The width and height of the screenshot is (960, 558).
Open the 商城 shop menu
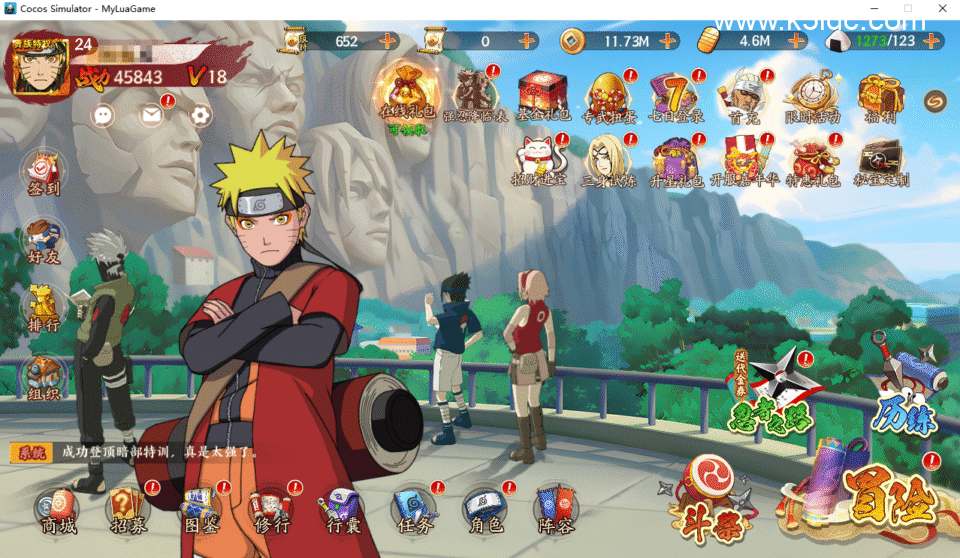tap(58, 509)
